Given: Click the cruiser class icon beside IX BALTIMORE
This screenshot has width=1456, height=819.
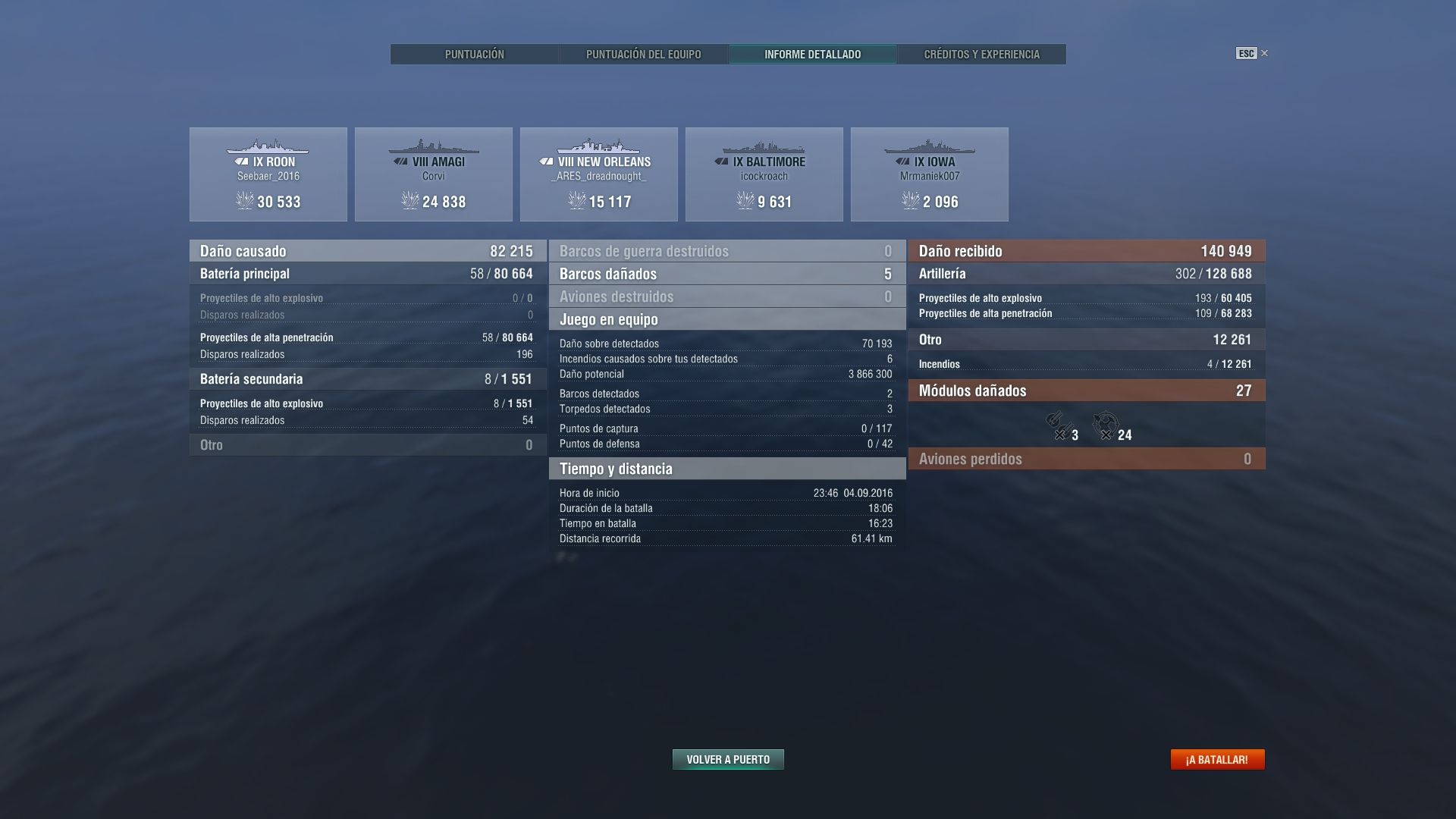Looking at the screenshot, I should [x=722, y=161].
